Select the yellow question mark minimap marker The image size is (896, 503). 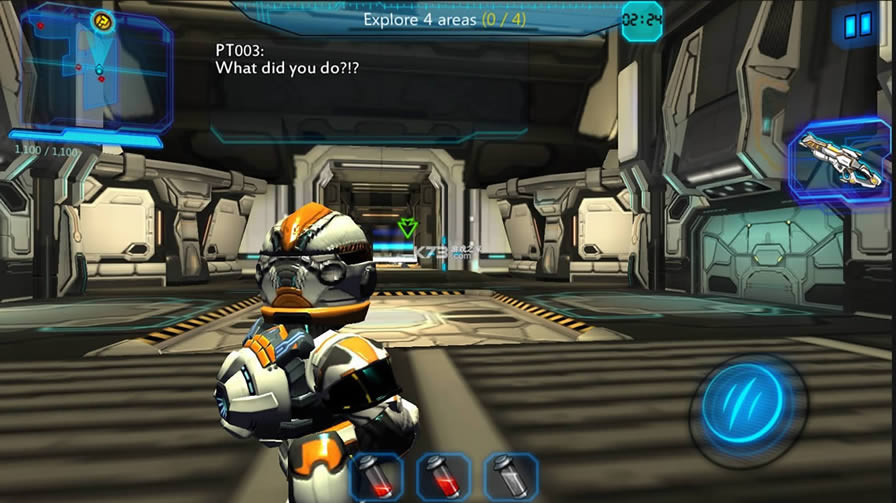pyautogui.click(x=102, y=19)
